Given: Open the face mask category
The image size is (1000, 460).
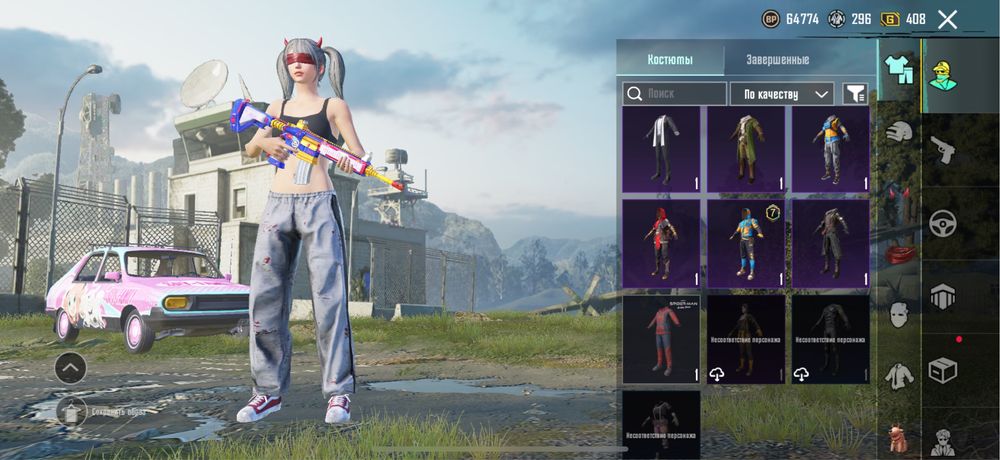Looking at the screenshot, I should point(900,313).
